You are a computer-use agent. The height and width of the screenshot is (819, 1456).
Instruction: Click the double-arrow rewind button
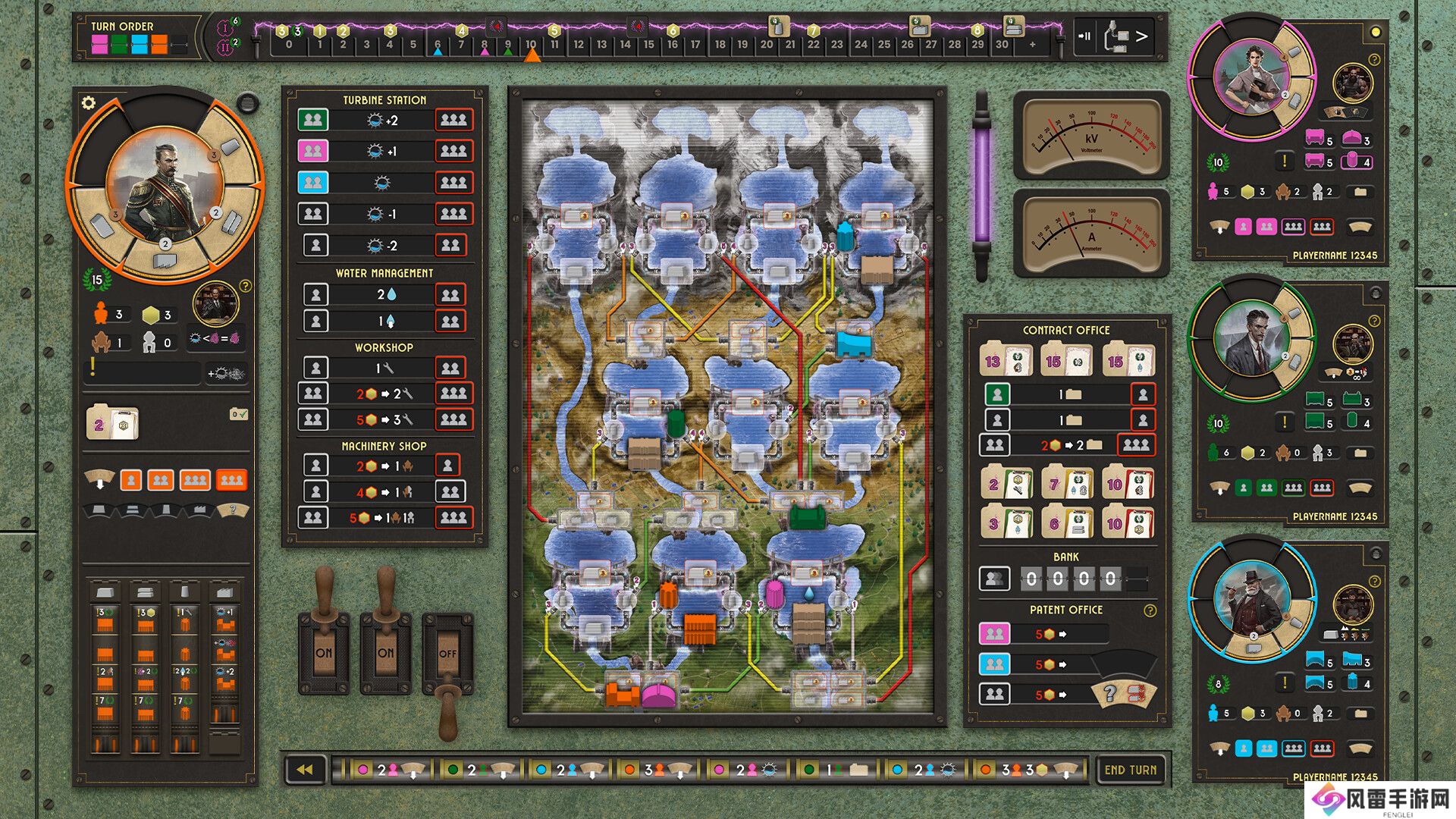point(305,770)
